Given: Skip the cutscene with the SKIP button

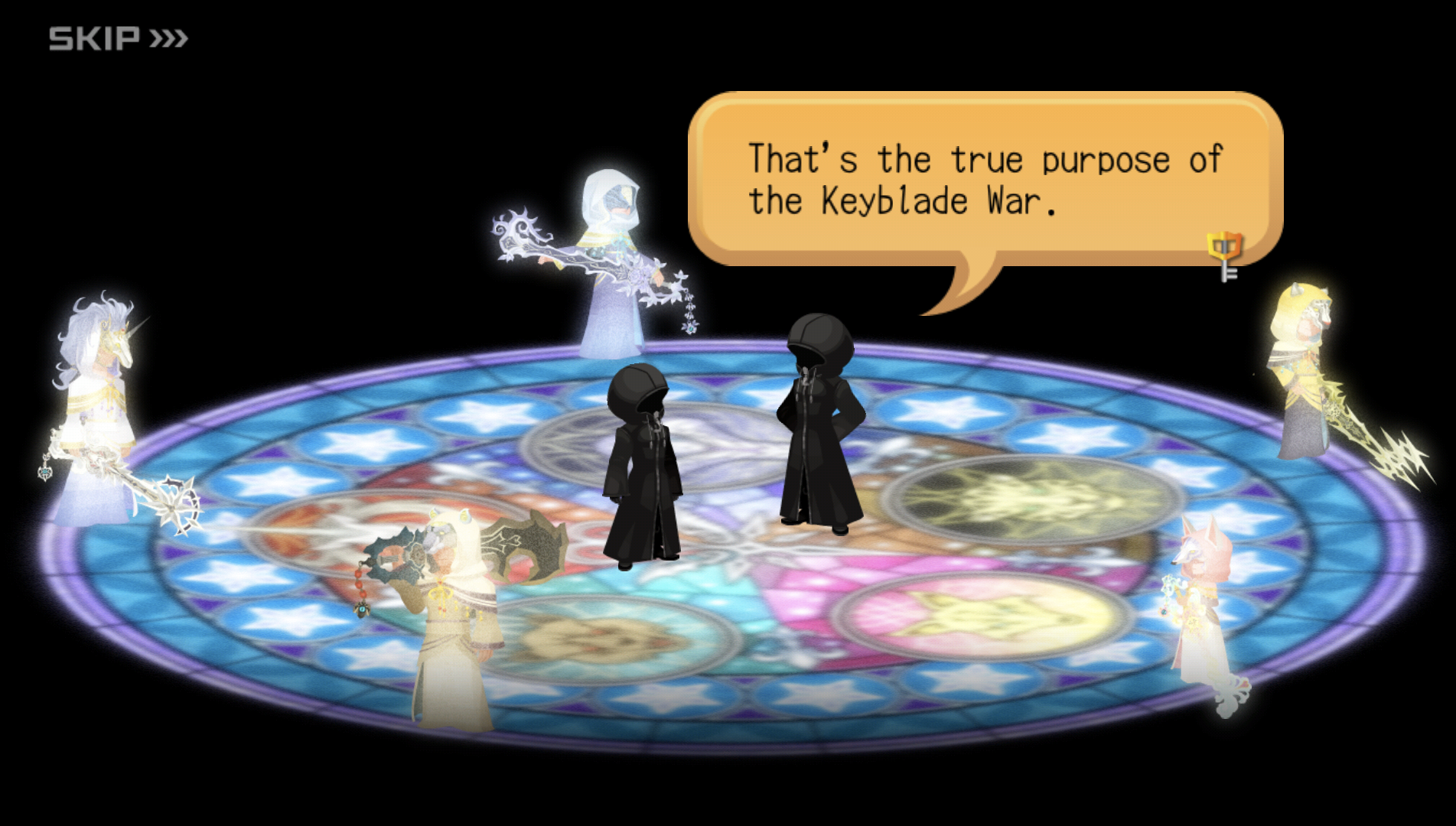Looking at the screenshot, I should [118, 38].
